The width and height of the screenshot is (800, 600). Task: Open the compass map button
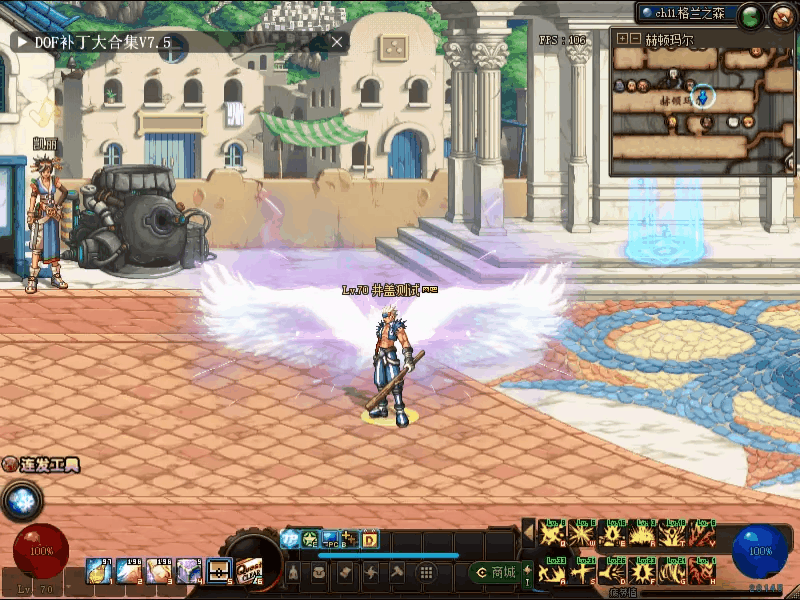coord(782,15)
